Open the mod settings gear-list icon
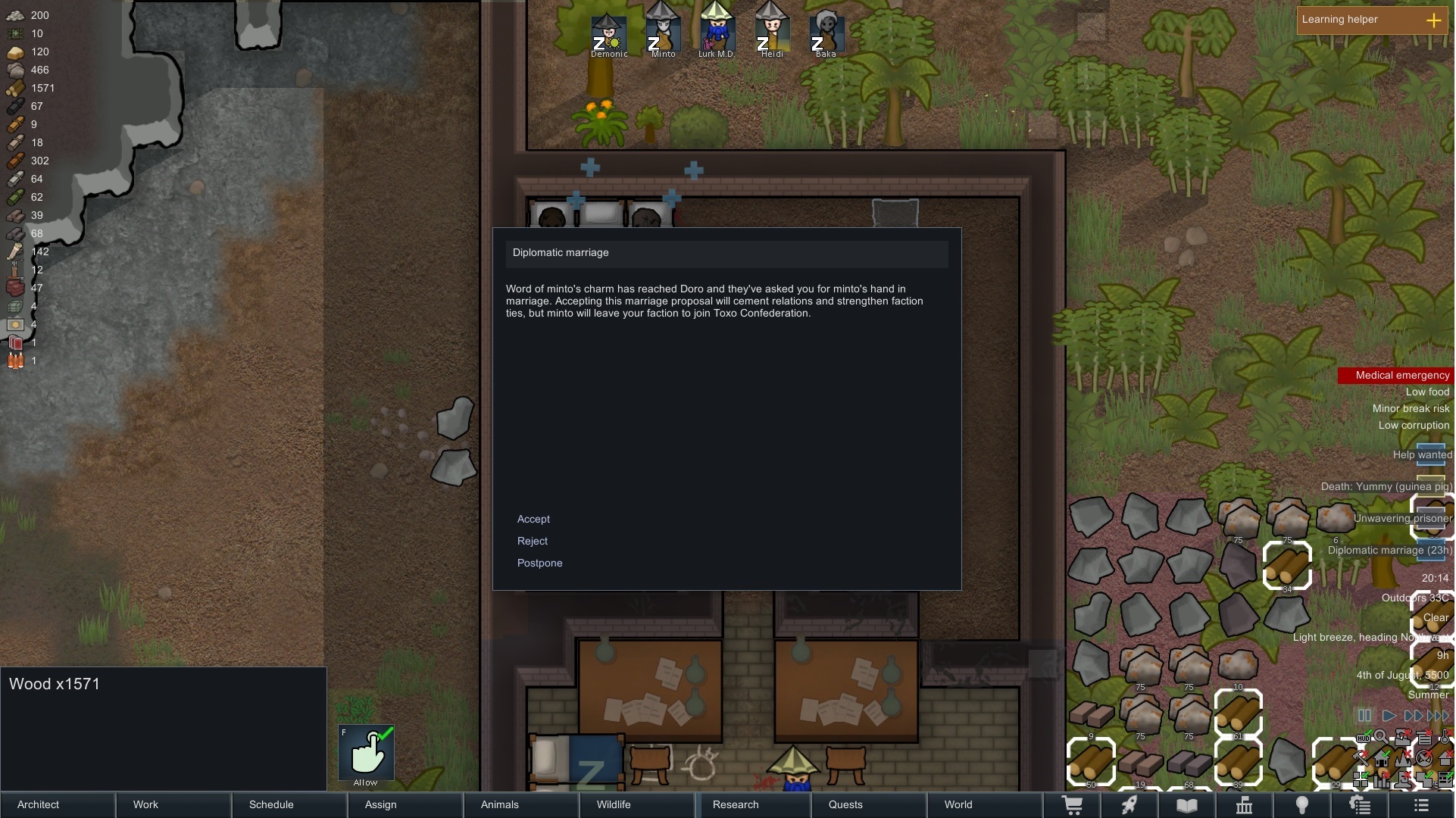1456x818 pixels. (1361, 805)
